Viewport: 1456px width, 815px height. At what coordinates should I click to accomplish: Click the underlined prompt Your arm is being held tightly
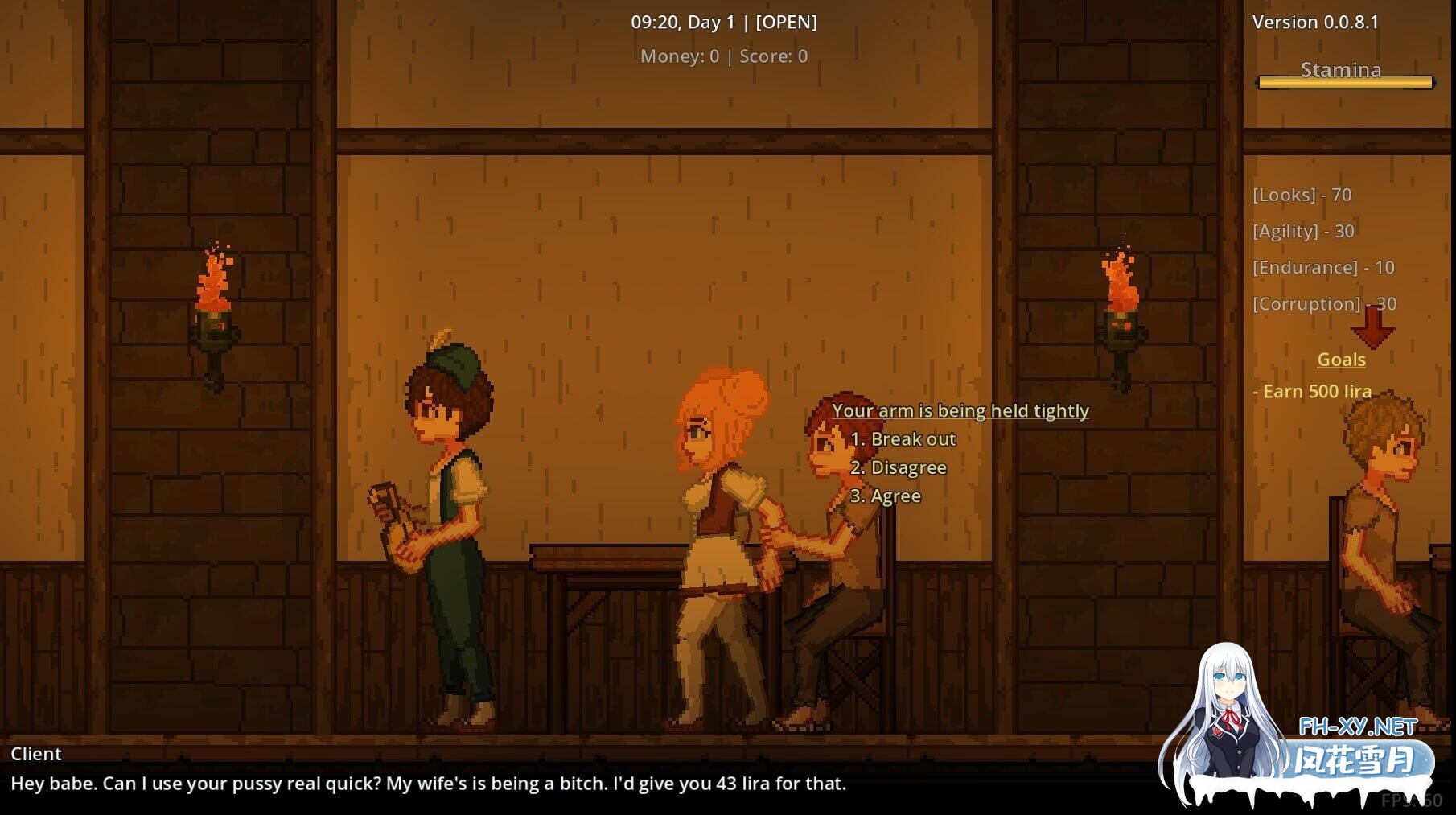962,410
